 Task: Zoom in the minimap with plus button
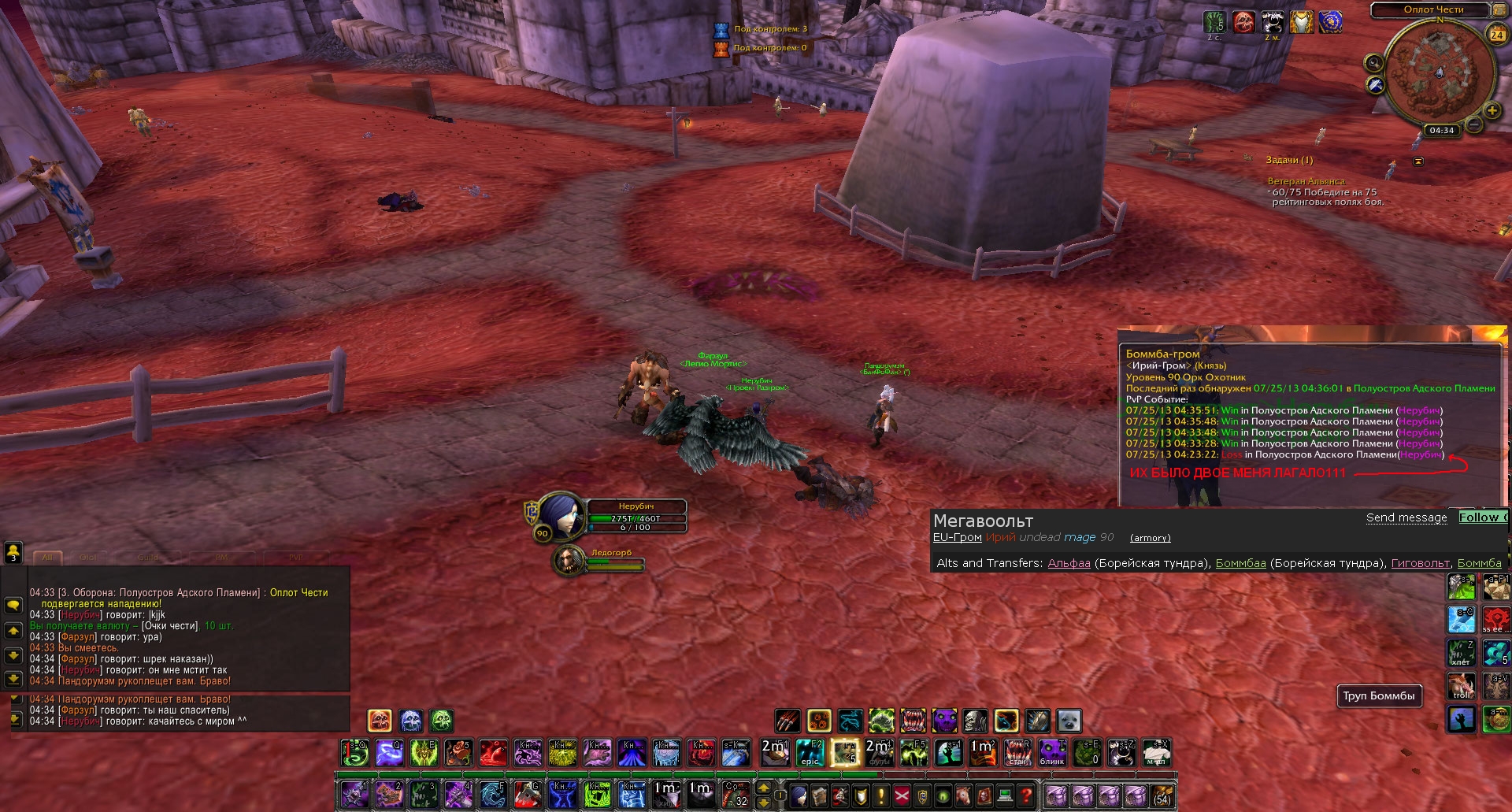click(1492, 111)
